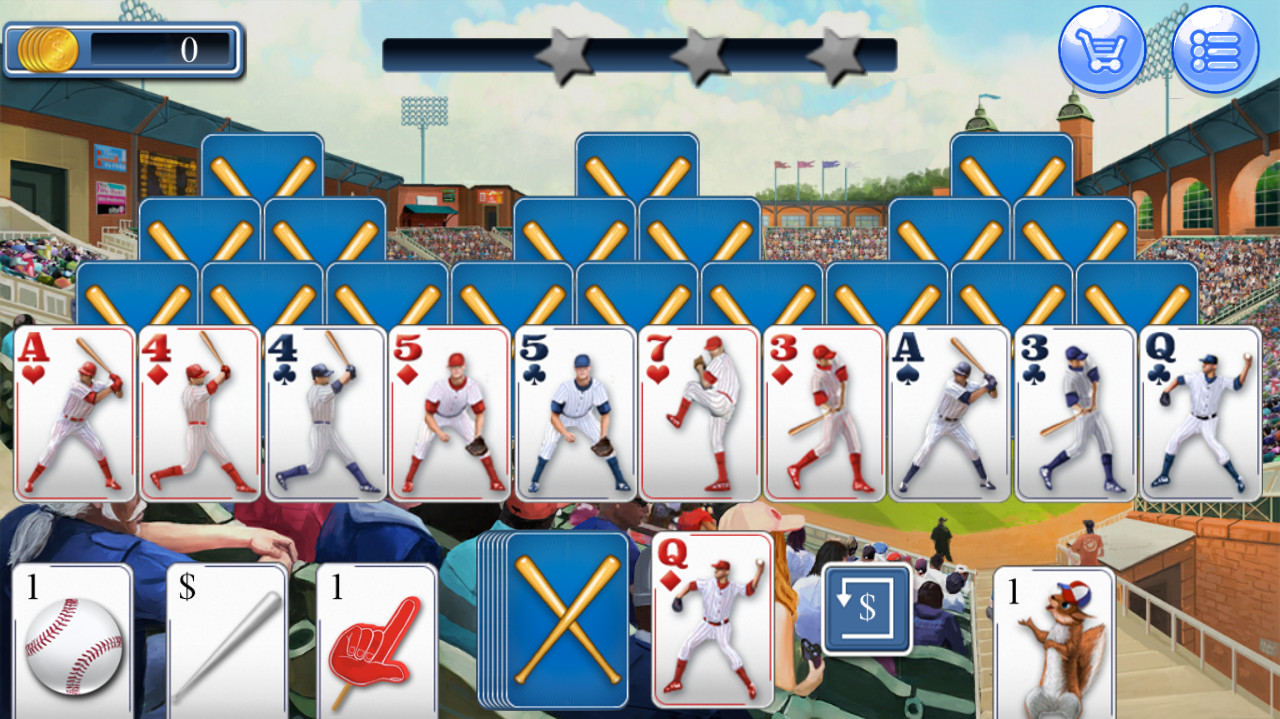Use the baseball power-up card
The image size is (1280, 719).
72,640
